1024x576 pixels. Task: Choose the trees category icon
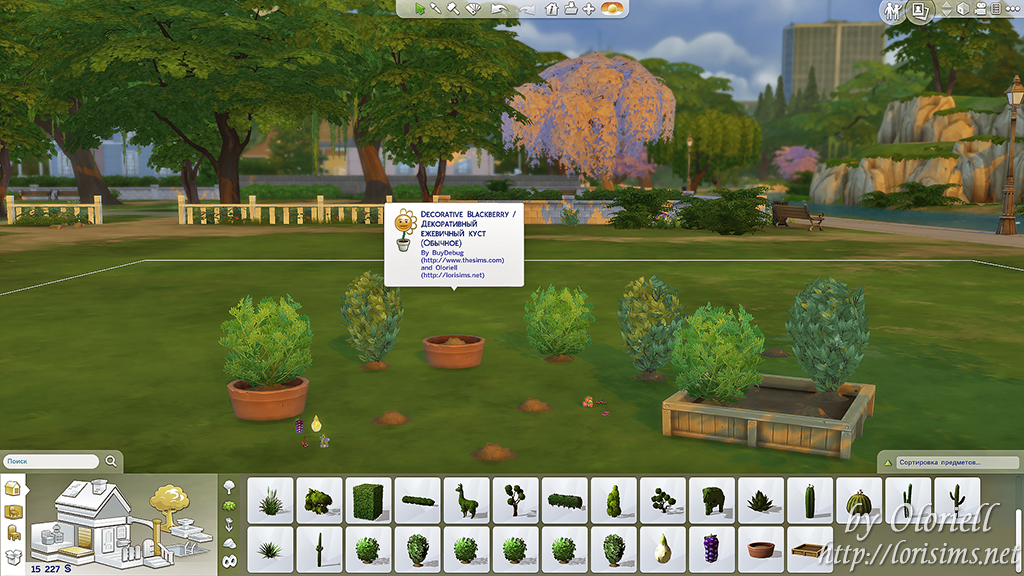coord(229,487)
